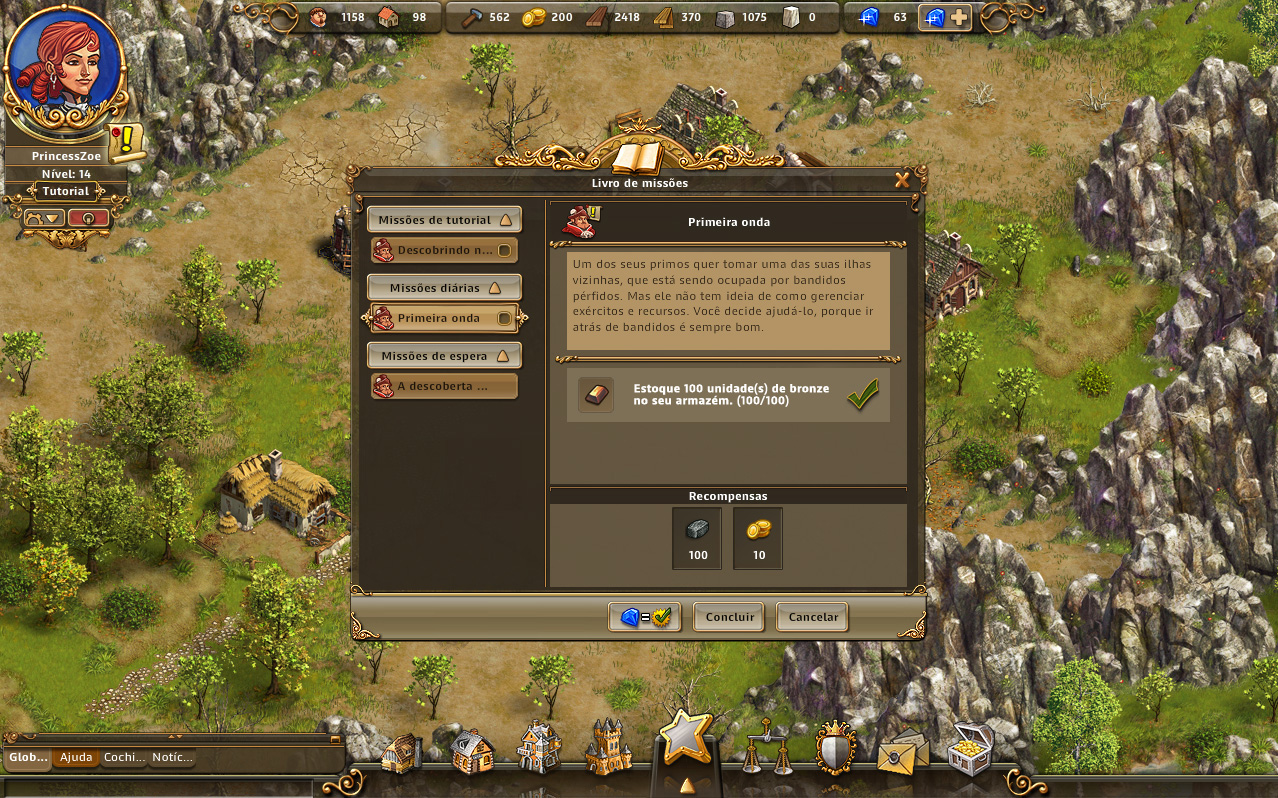Cancel the mission dialog

[813, 617]
